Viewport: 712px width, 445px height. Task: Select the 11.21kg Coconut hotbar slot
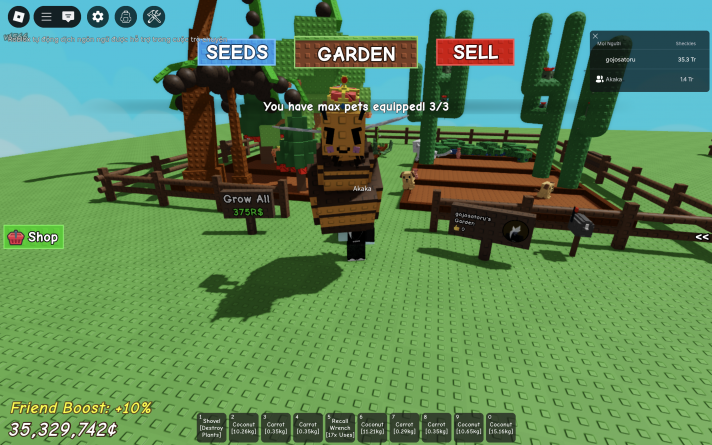372,427
